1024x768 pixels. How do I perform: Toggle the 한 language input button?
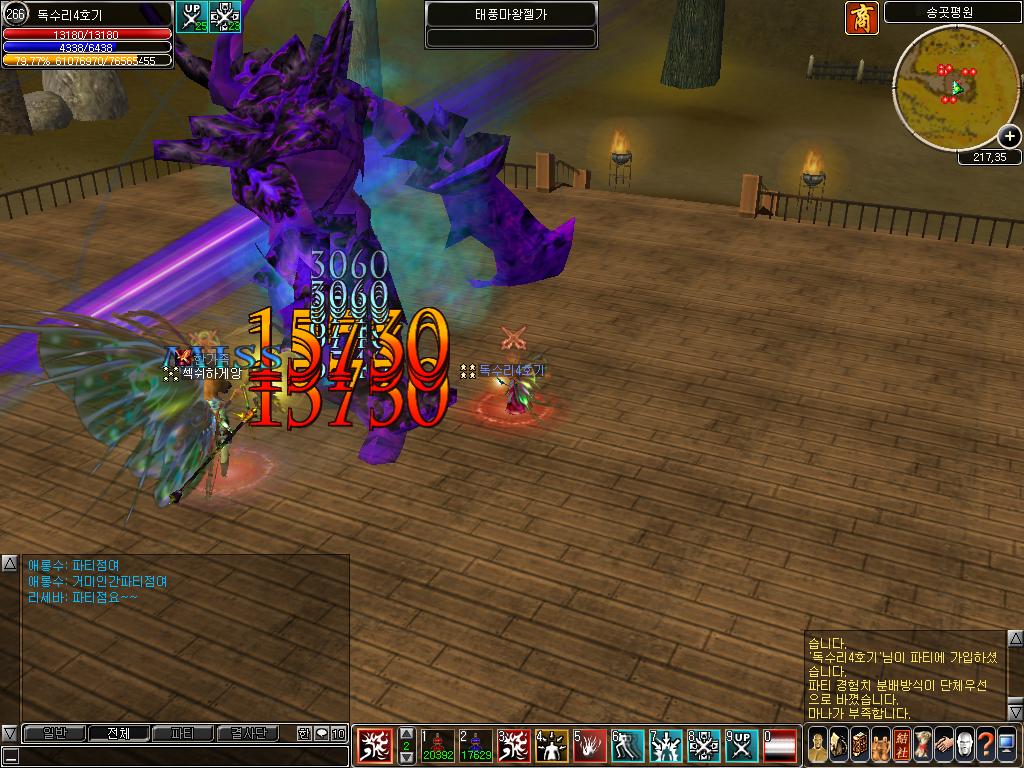click(x=304, y=733)
